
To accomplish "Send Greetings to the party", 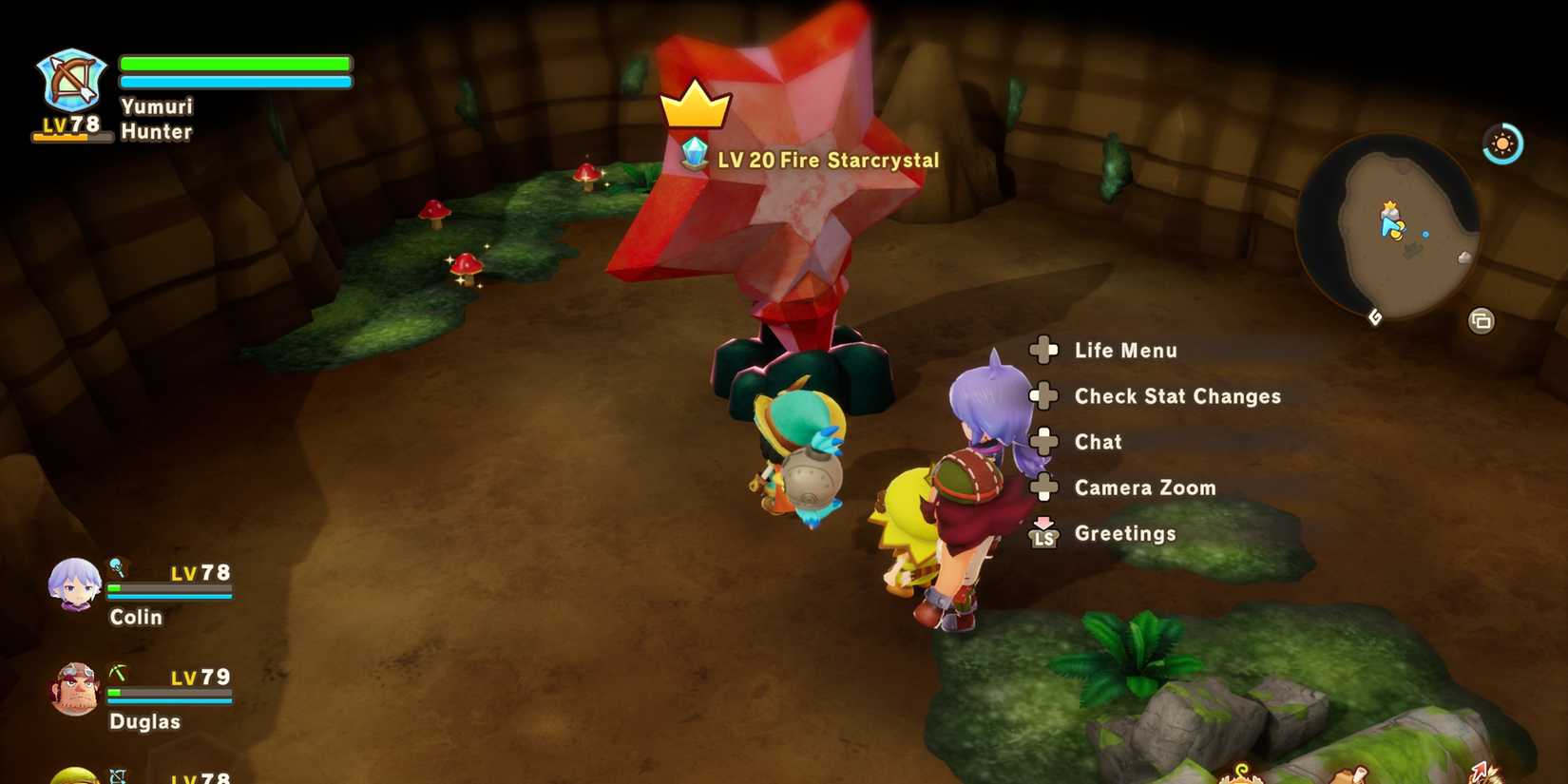I will [x=1126, y=534].
